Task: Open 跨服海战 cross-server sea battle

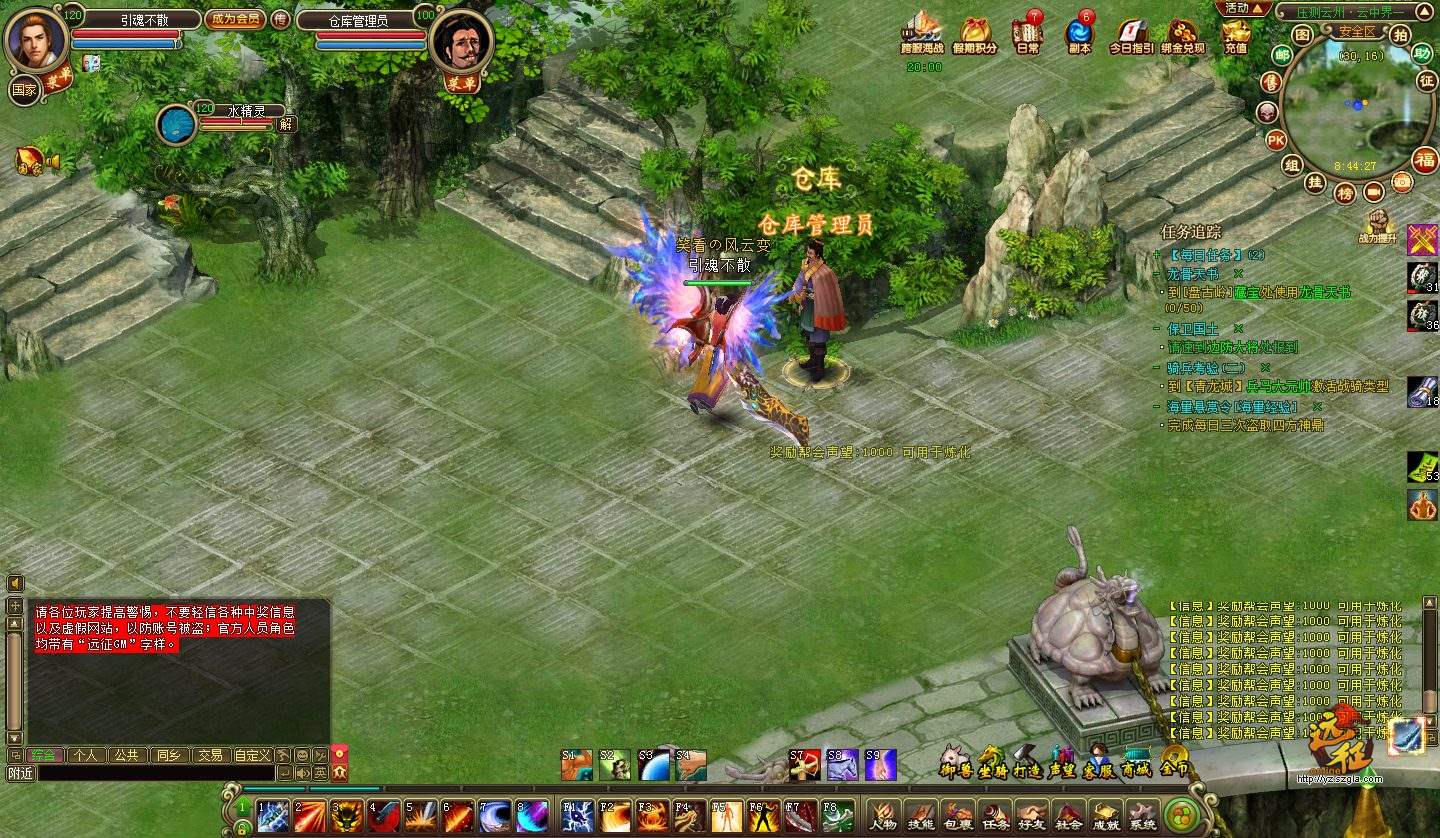Action: click(921, 34)
